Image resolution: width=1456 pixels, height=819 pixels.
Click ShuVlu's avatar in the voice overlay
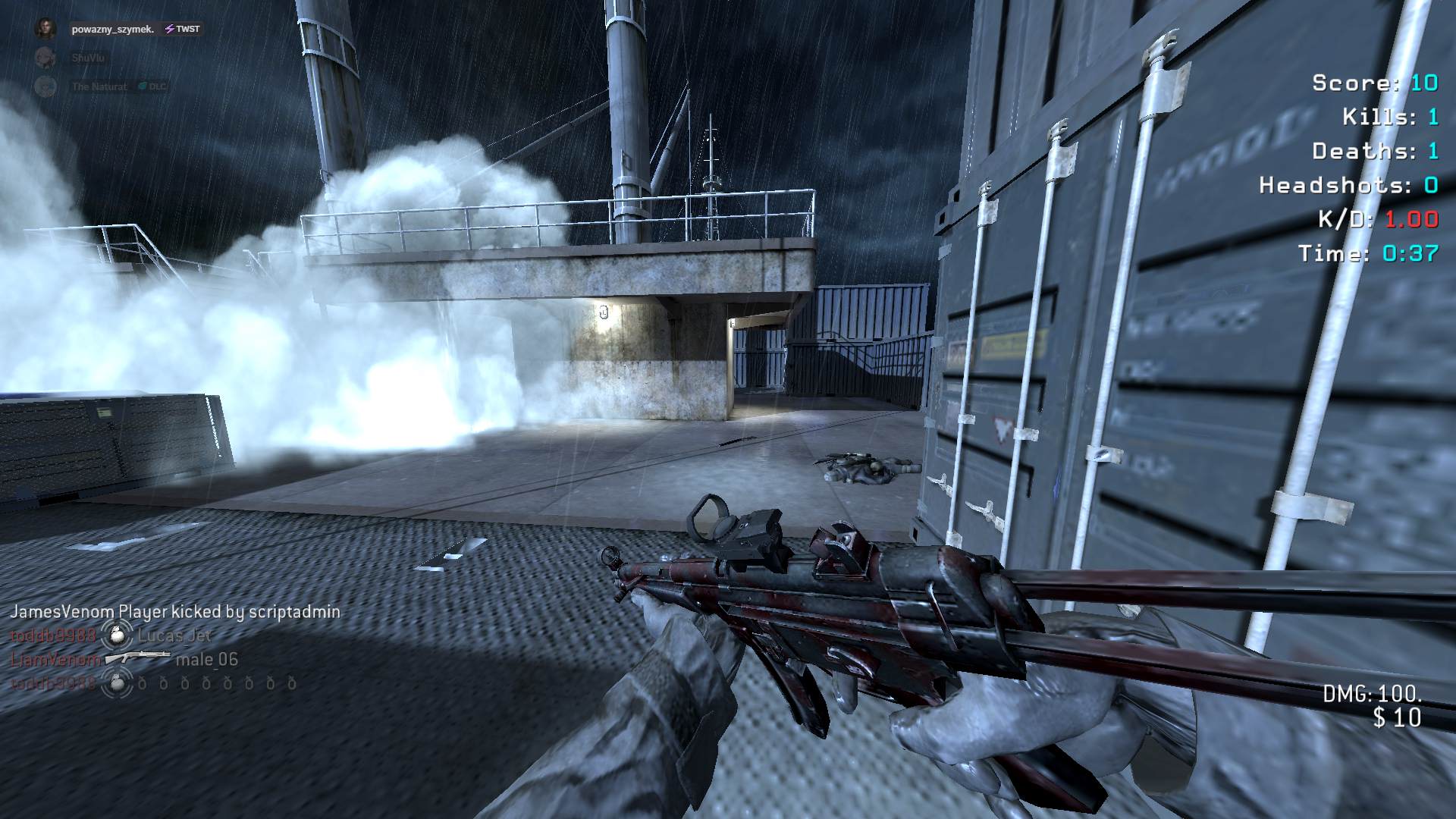[45, 58]
